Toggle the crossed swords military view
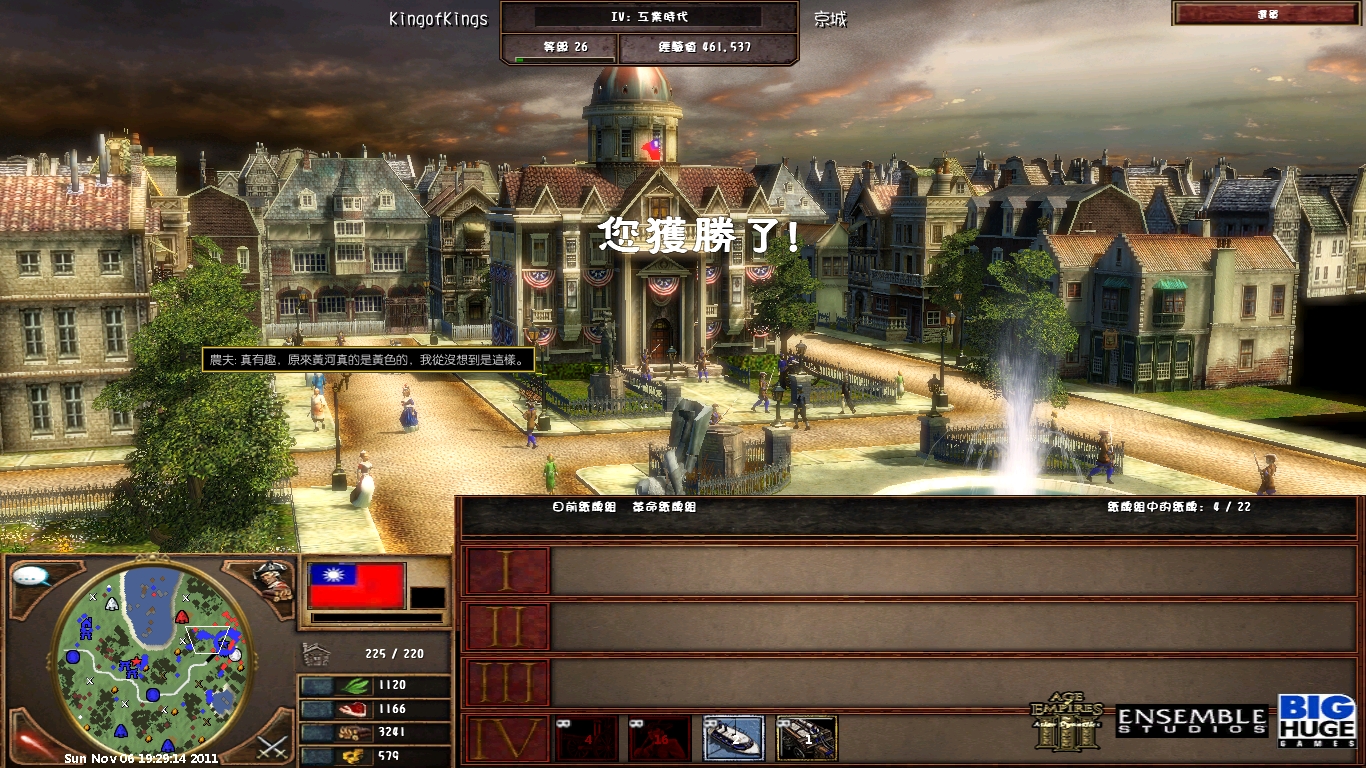The width and height of the screenshot is (1366, 768). [270, 745]
